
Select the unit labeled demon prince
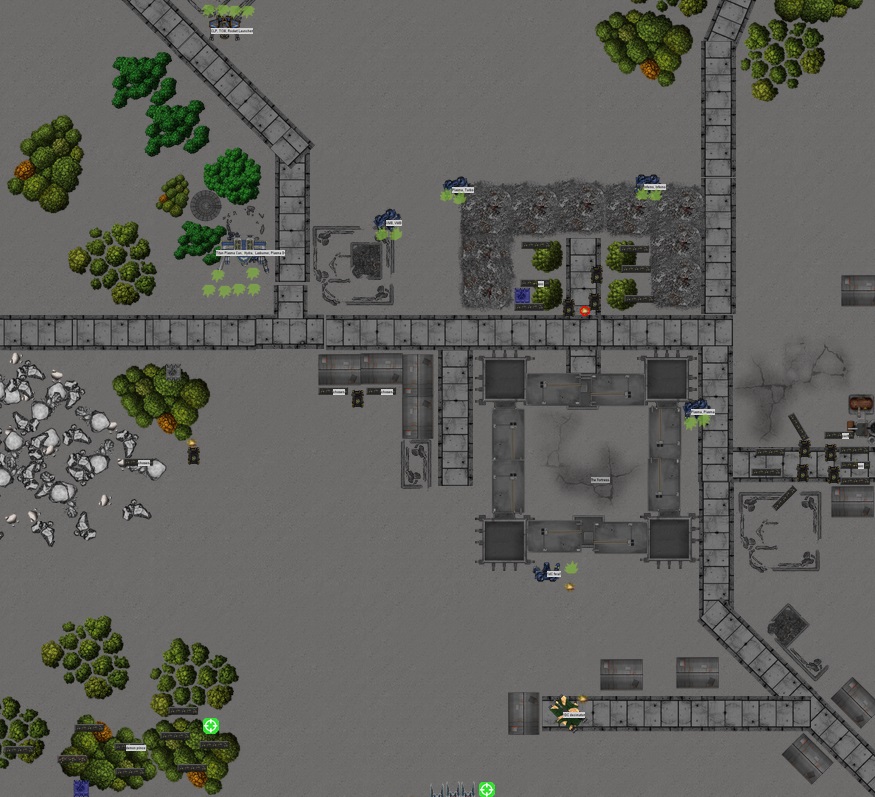point(132,747)
